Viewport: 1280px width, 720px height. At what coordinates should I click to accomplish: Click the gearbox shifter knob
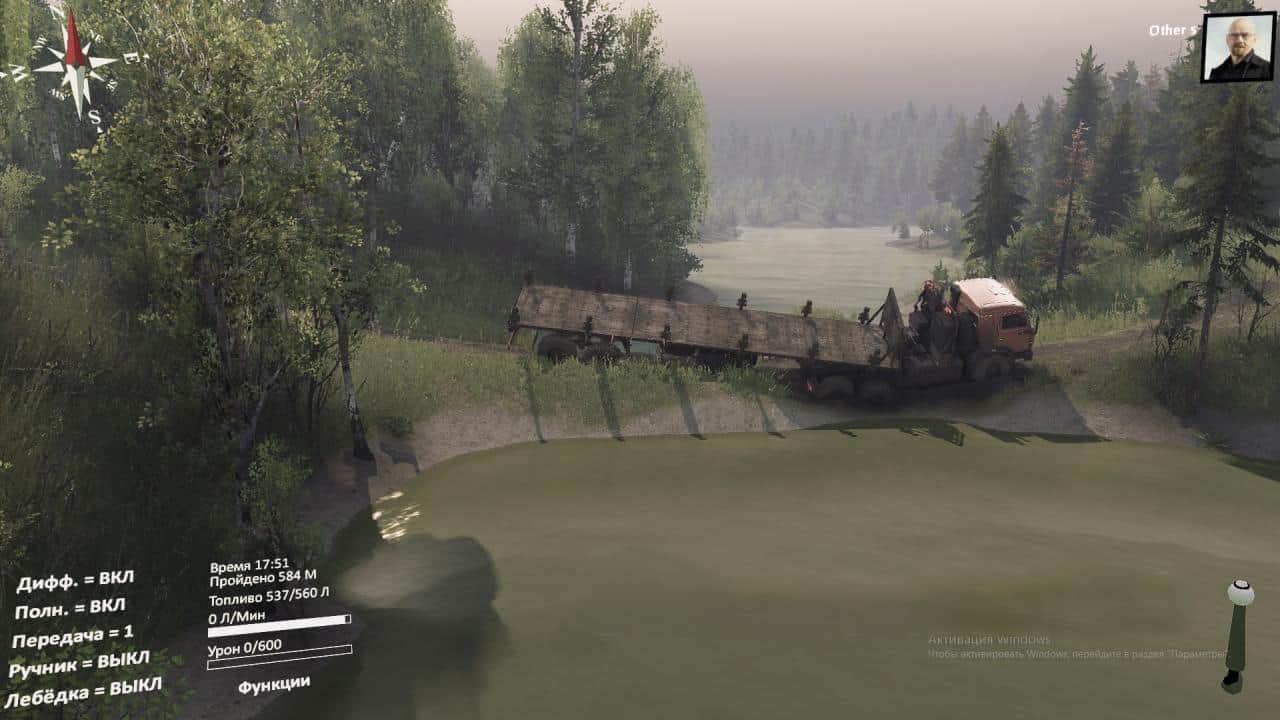coord(1241,593)
